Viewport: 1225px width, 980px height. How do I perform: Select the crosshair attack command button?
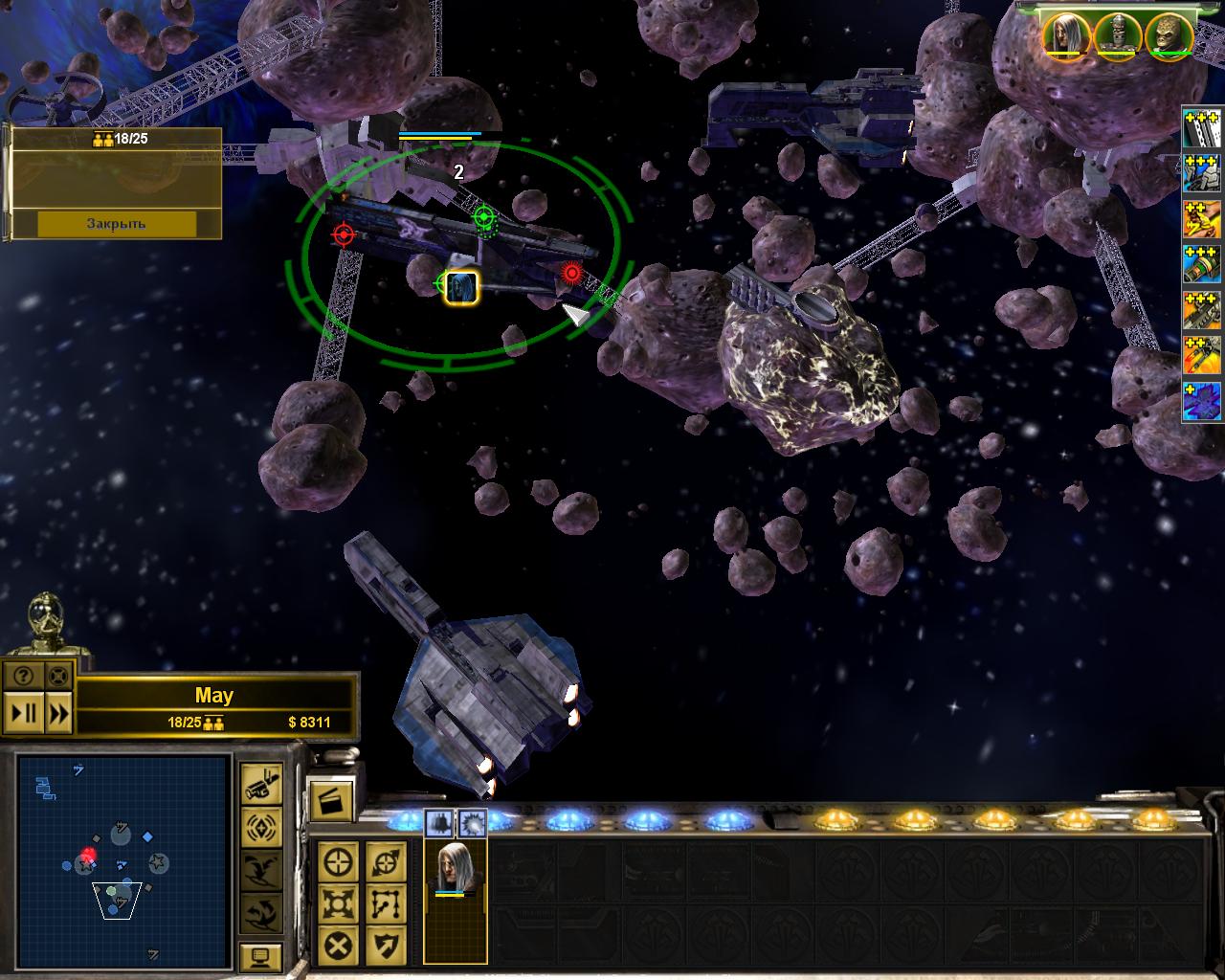point(340,861)
